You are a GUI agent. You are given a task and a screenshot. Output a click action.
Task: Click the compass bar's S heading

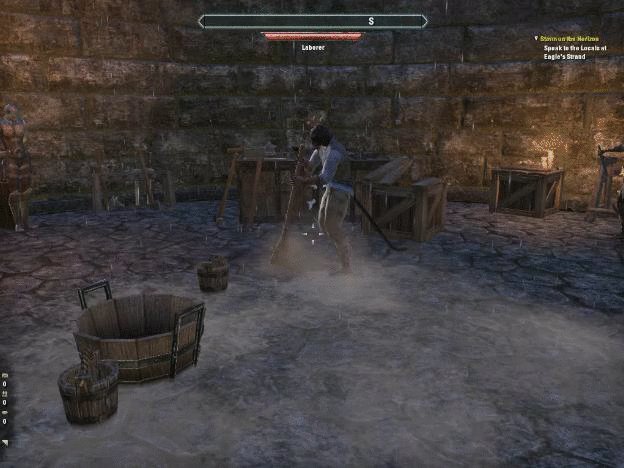click(371, 20)
